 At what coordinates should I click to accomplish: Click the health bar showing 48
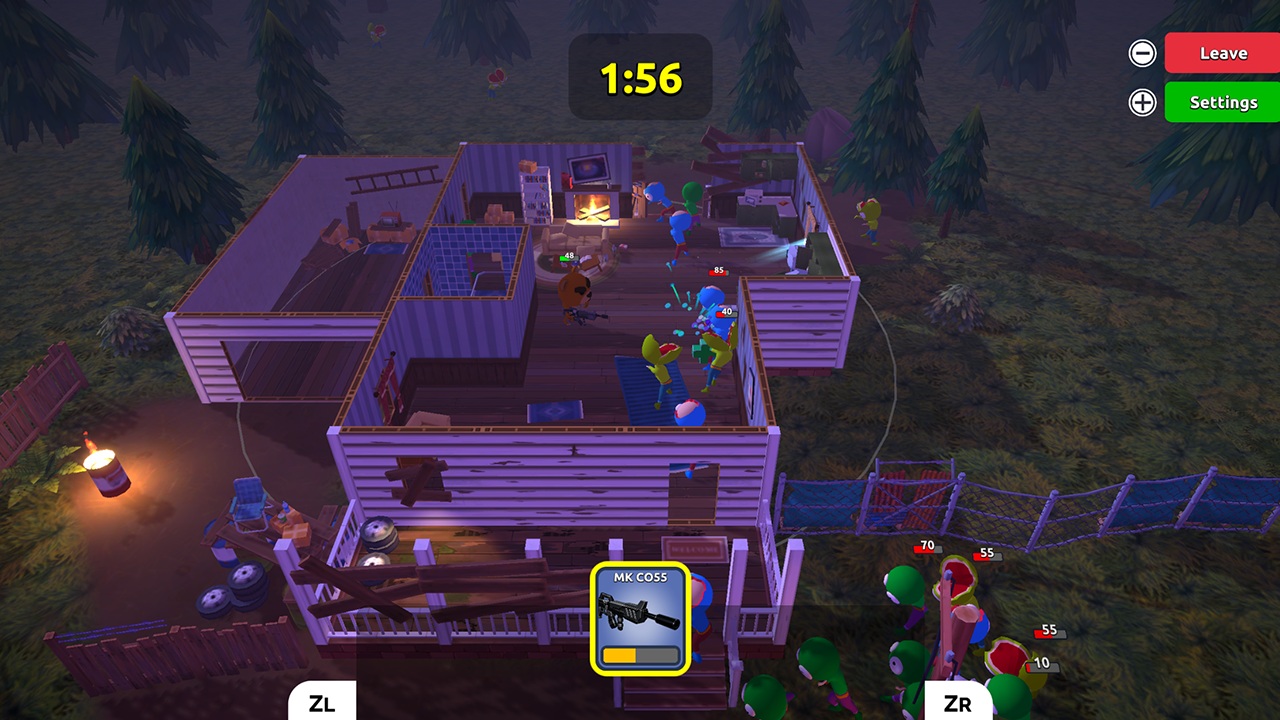[566, 258]
